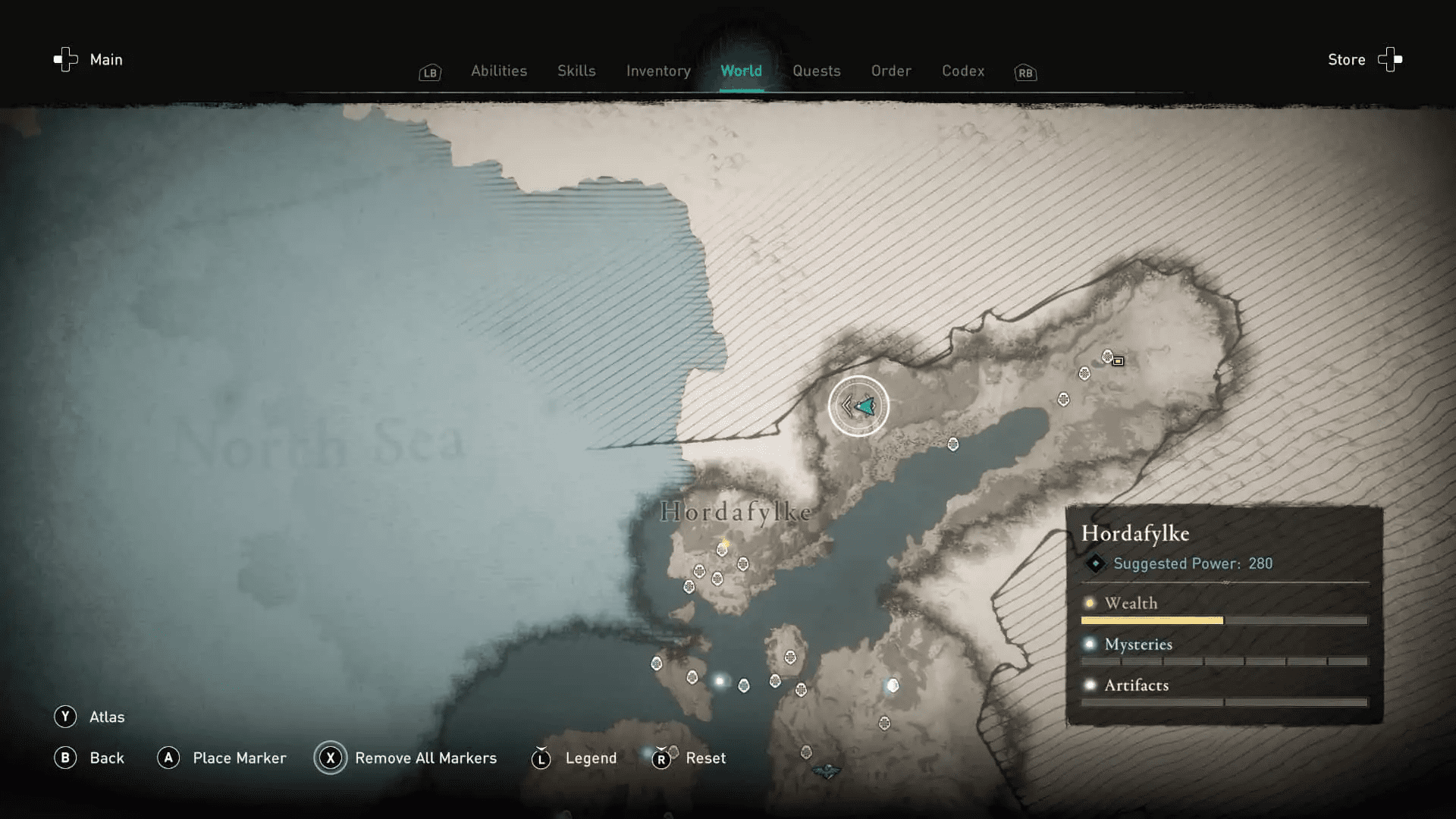Open the Codex tab

click(962, 71)
